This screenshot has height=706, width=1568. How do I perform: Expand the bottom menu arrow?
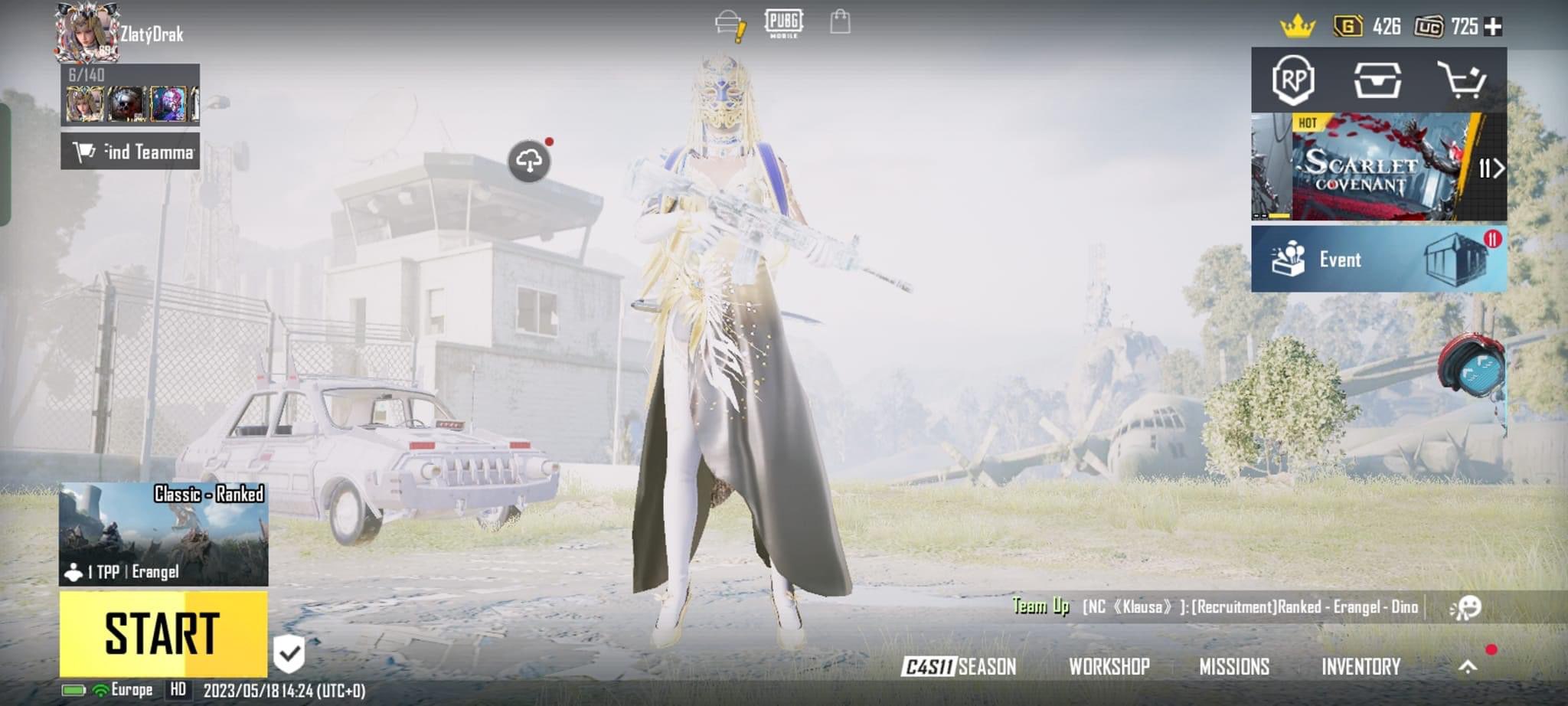tap(1467, 666)
